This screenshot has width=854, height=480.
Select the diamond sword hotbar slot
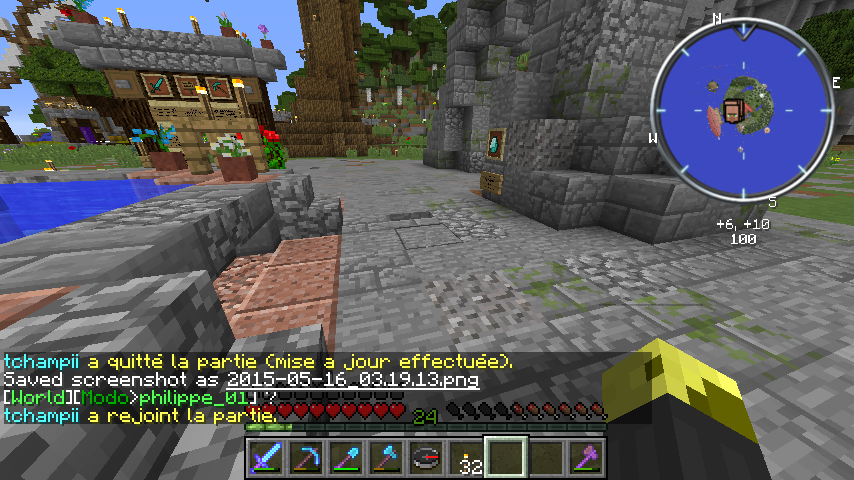click(266, 458)
